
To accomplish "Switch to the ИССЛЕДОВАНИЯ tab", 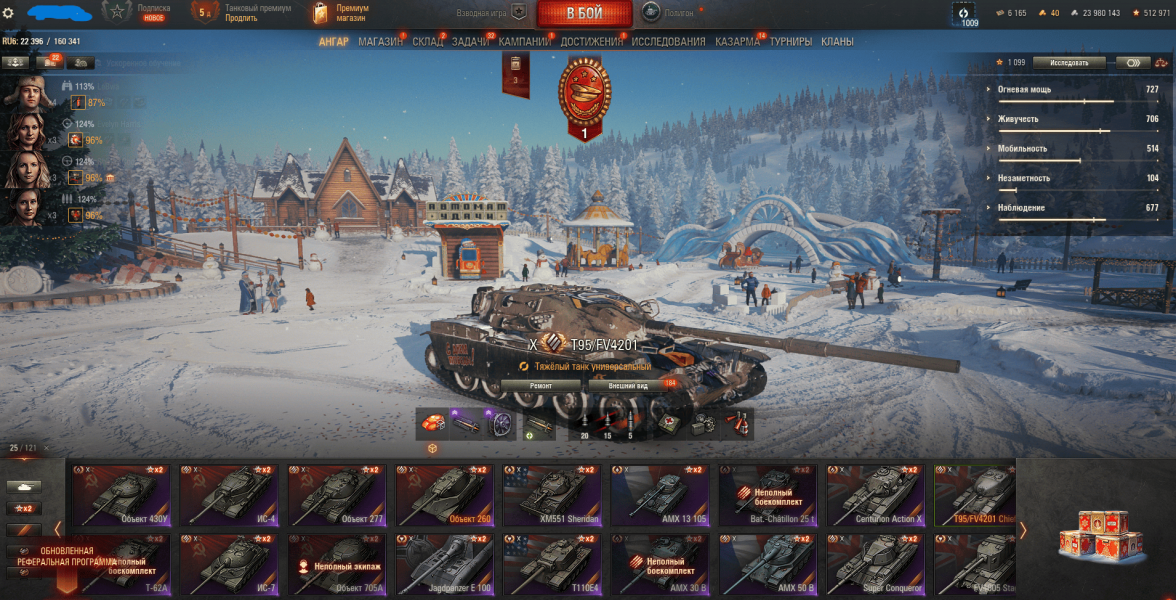I will pos(668,42).
